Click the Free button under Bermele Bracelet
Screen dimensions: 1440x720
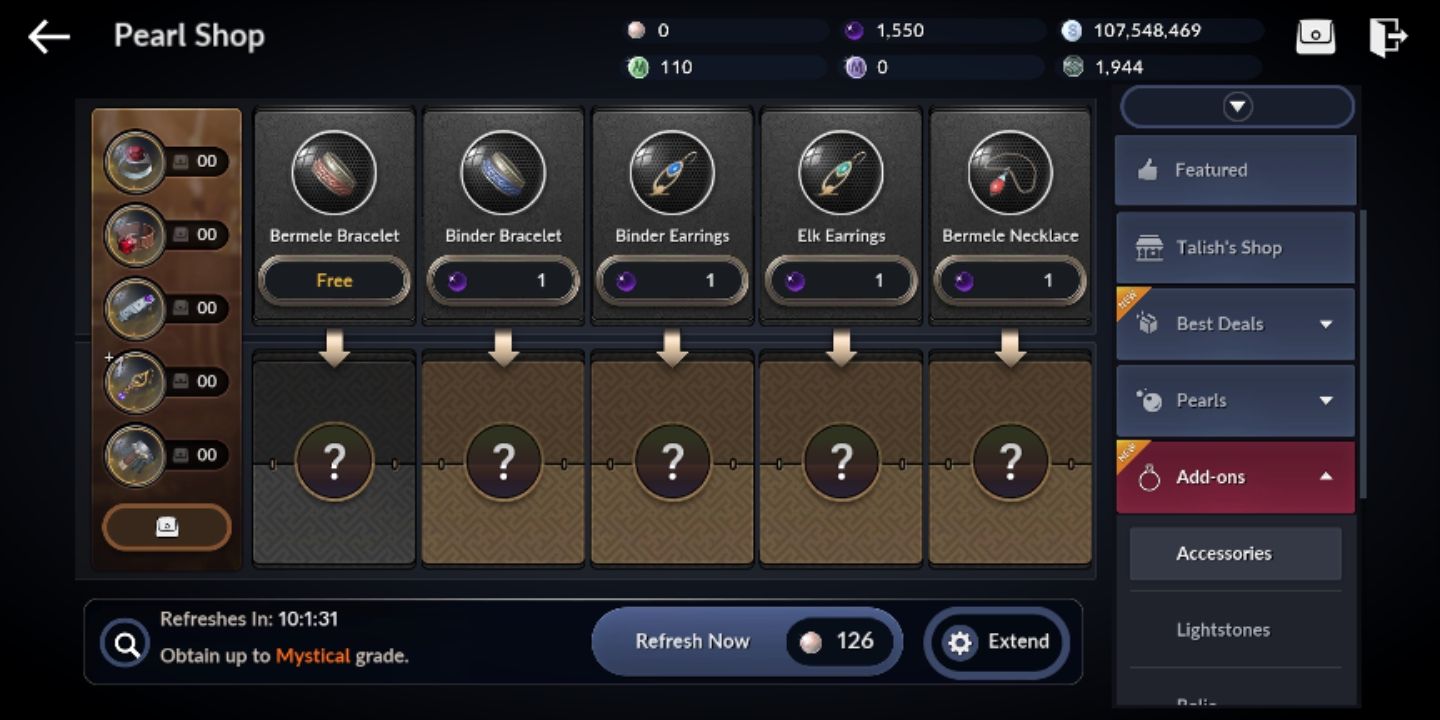[x=333, y=281]
